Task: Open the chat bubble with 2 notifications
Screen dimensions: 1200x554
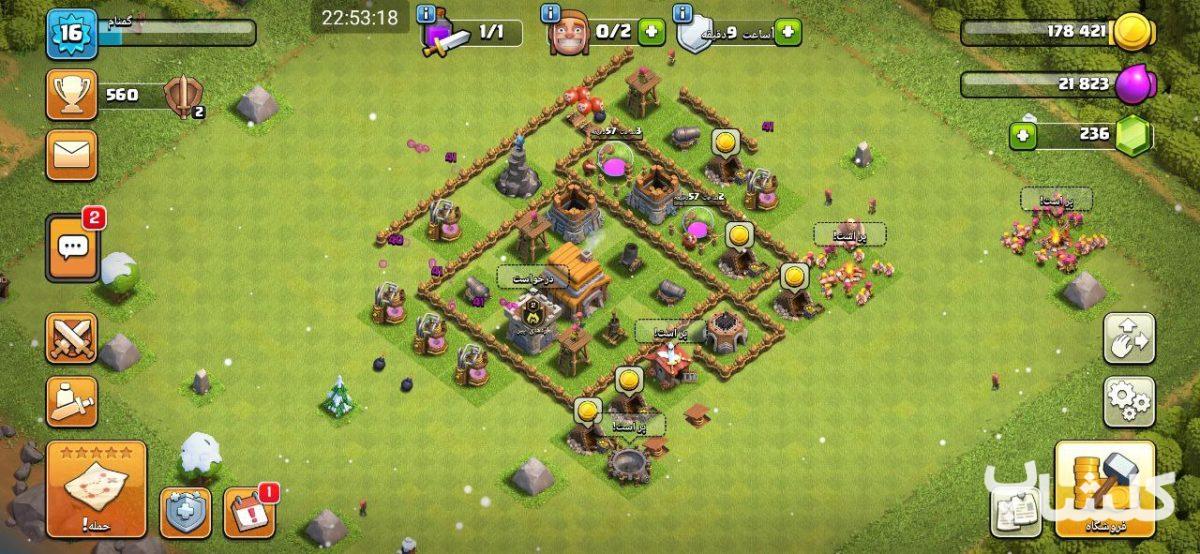Action: (x=72, y=247)
